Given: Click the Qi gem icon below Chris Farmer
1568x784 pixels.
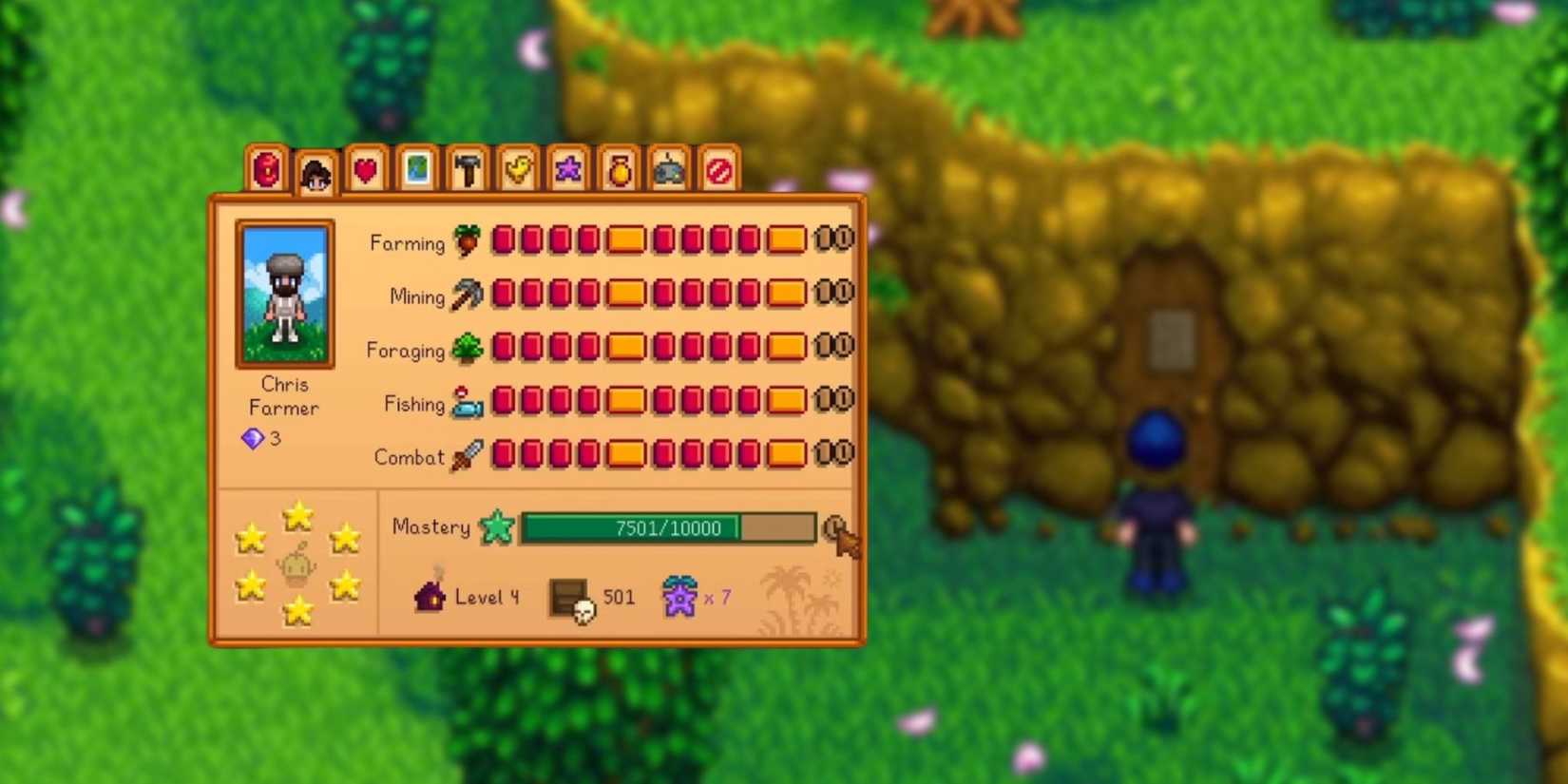Looking at the screenshot, I should (x=253, y=438).
